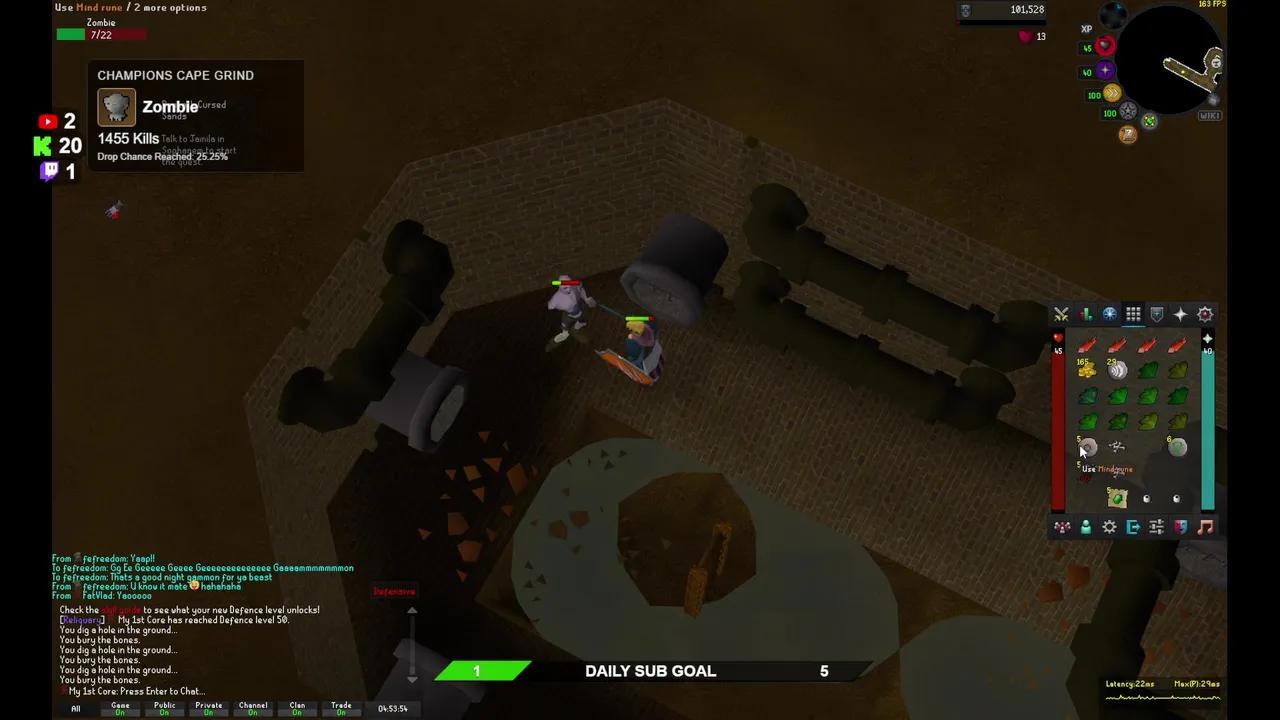Switch to the Prayer tab star icon
Screen dimensions: 1280x720
coord(1181,314)
